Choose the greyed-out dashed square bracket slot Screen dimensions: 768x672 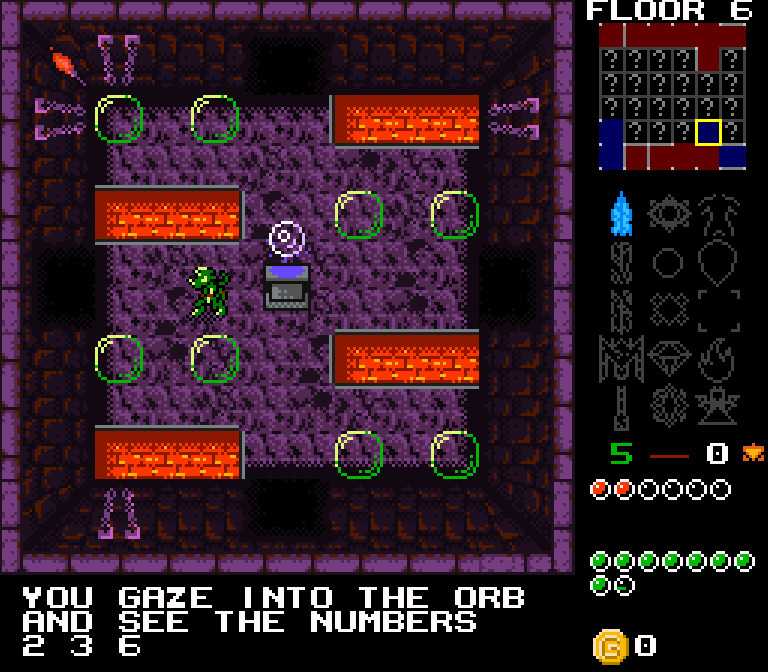[718, 310]
